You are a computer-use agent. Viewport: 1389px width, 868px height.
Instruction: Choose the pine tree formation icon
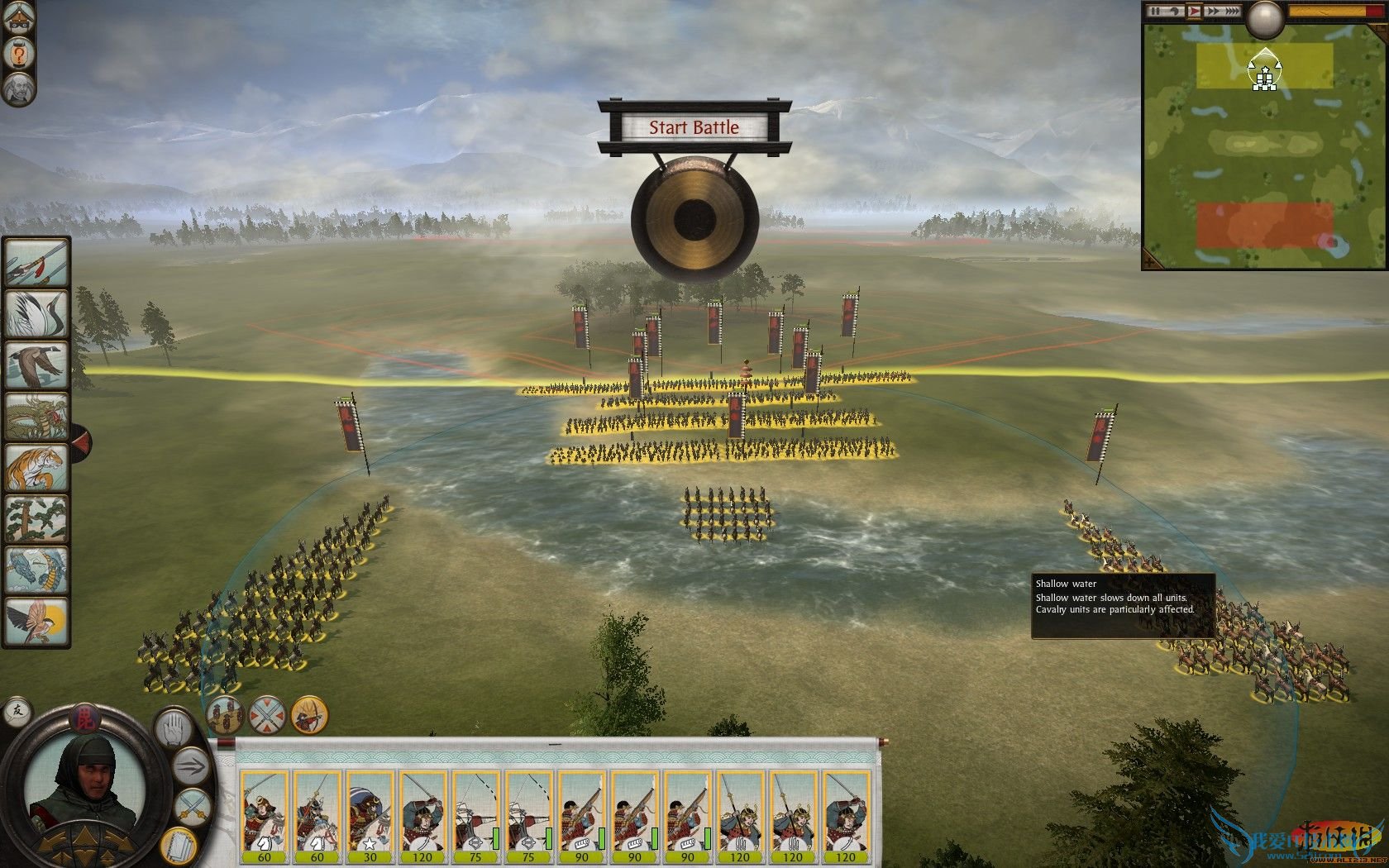36,520
